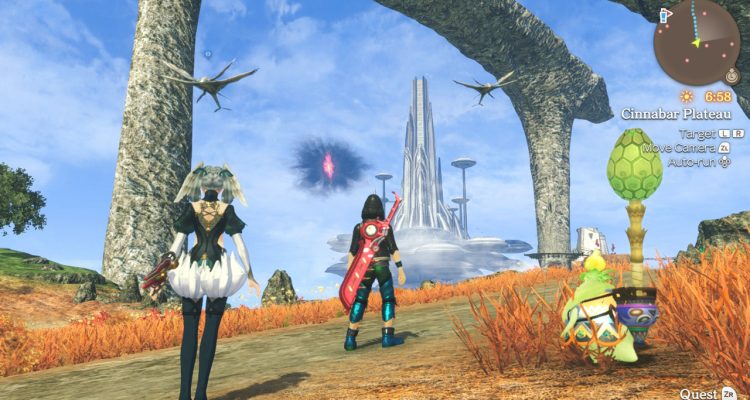This screenshot has width=750, height=400.
Task: Click the sun weather icon
Action: coord(687,97)
